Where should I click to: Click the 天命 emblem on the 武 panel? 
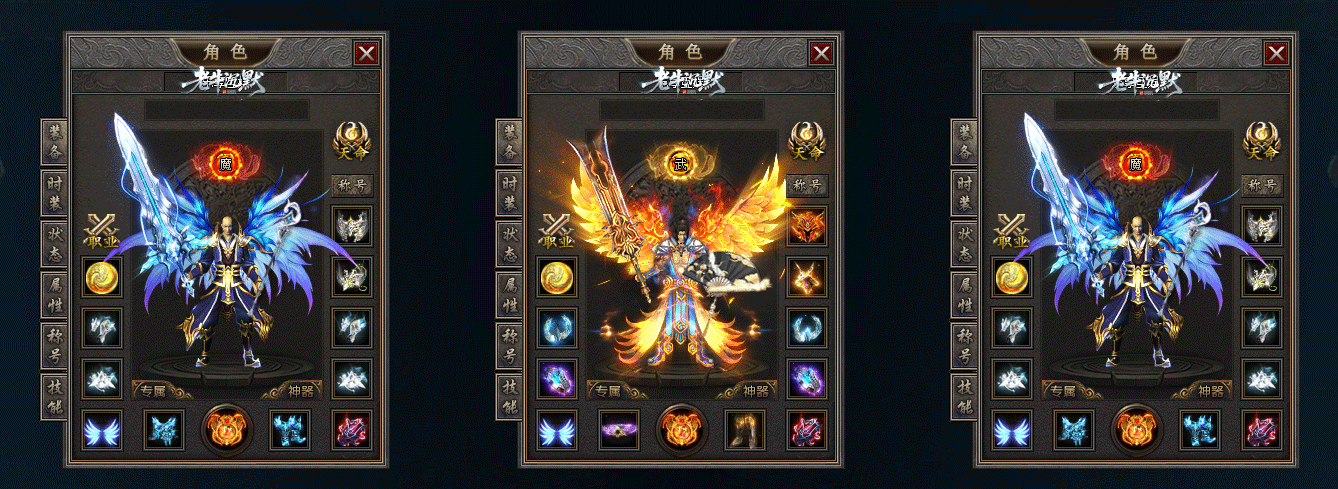click(806, 141)
